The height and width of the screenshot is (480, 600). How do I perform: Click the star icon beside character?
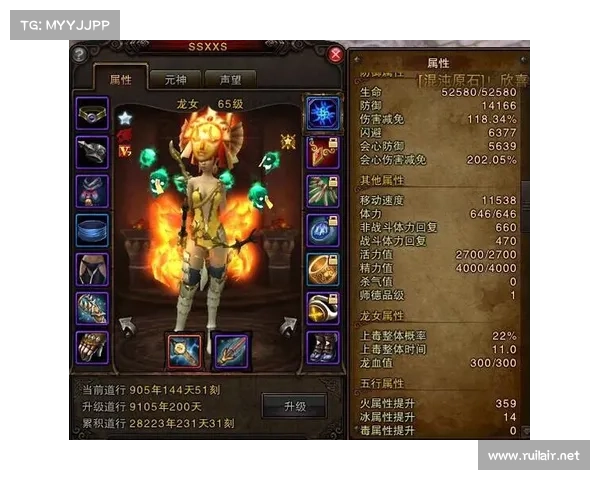(126, 119)
